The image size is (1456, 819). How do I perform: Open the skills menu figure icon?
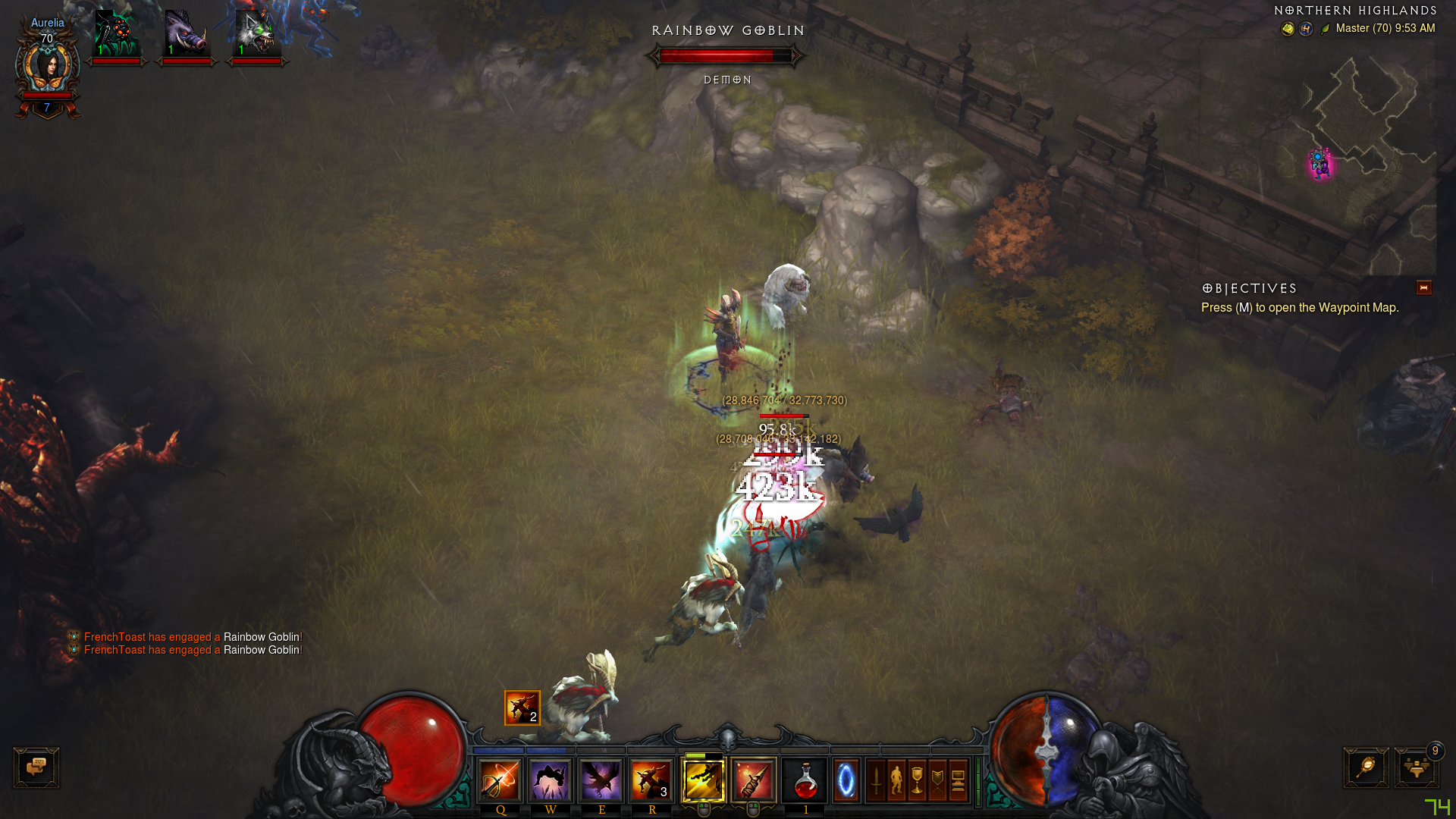pos(897,780)
